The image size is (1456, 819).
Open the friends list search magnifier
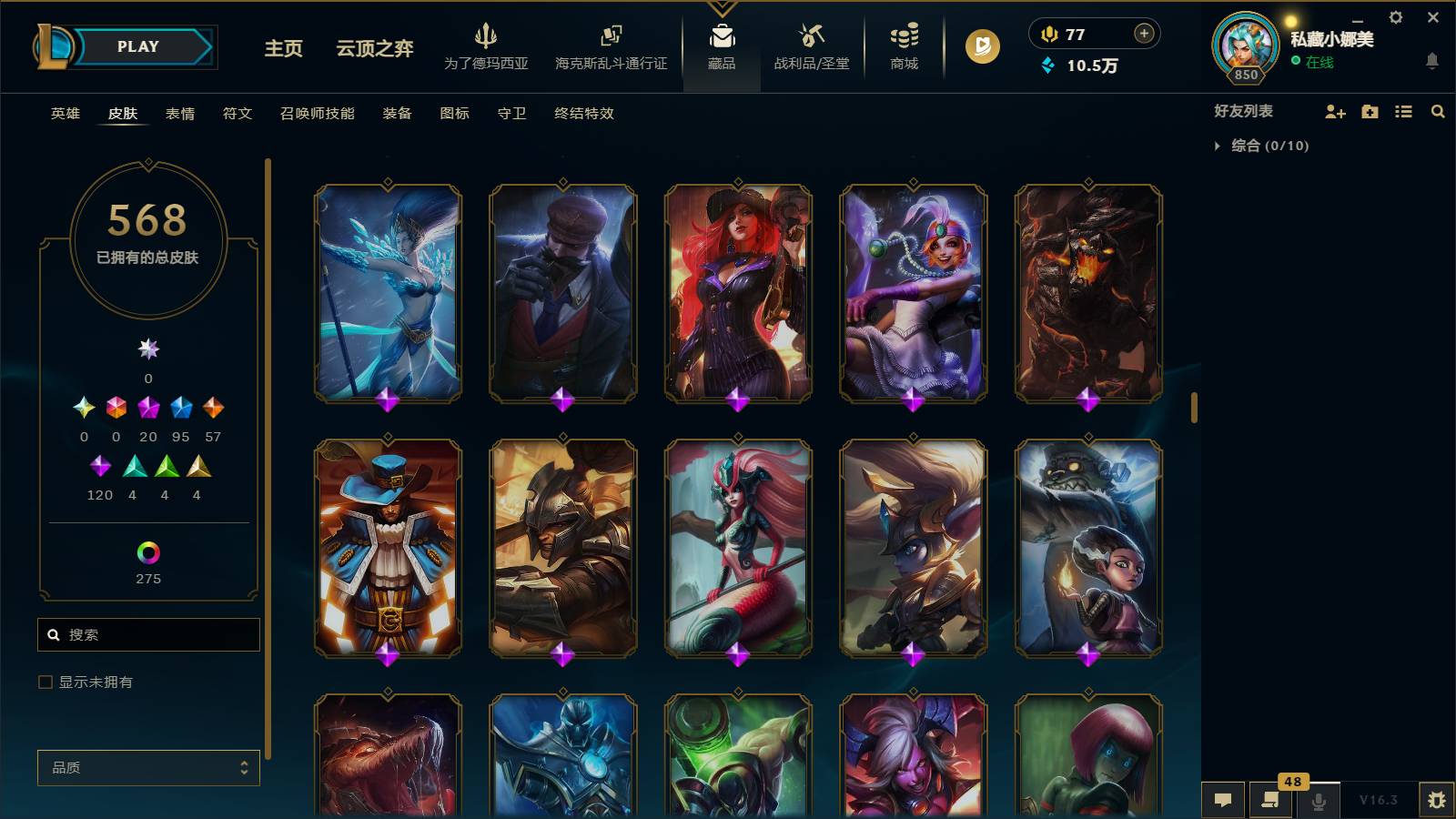click(1438, 111)
